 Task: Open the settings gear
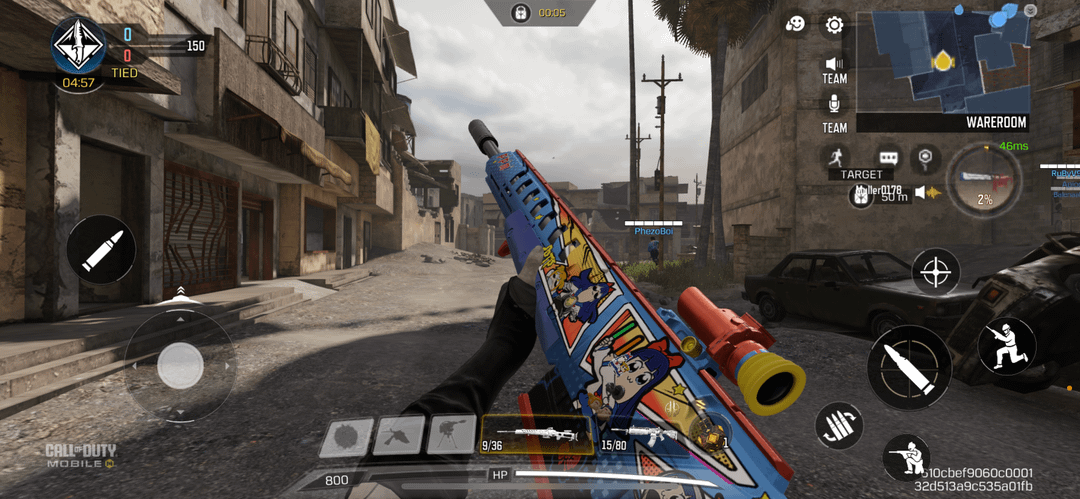[832, 25]
